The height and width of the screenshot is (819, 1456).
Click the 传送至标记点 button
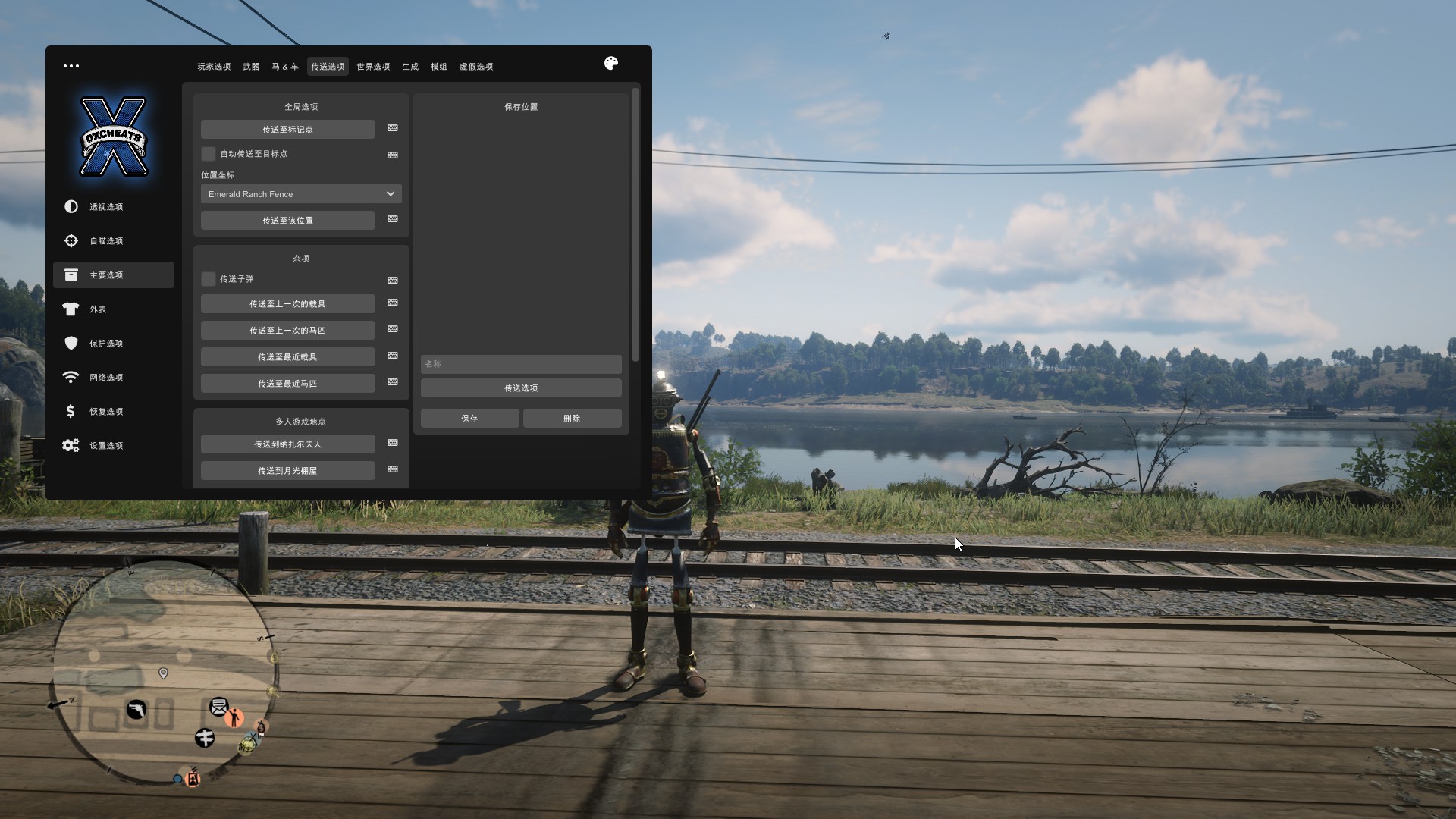(x=287, y=130)
